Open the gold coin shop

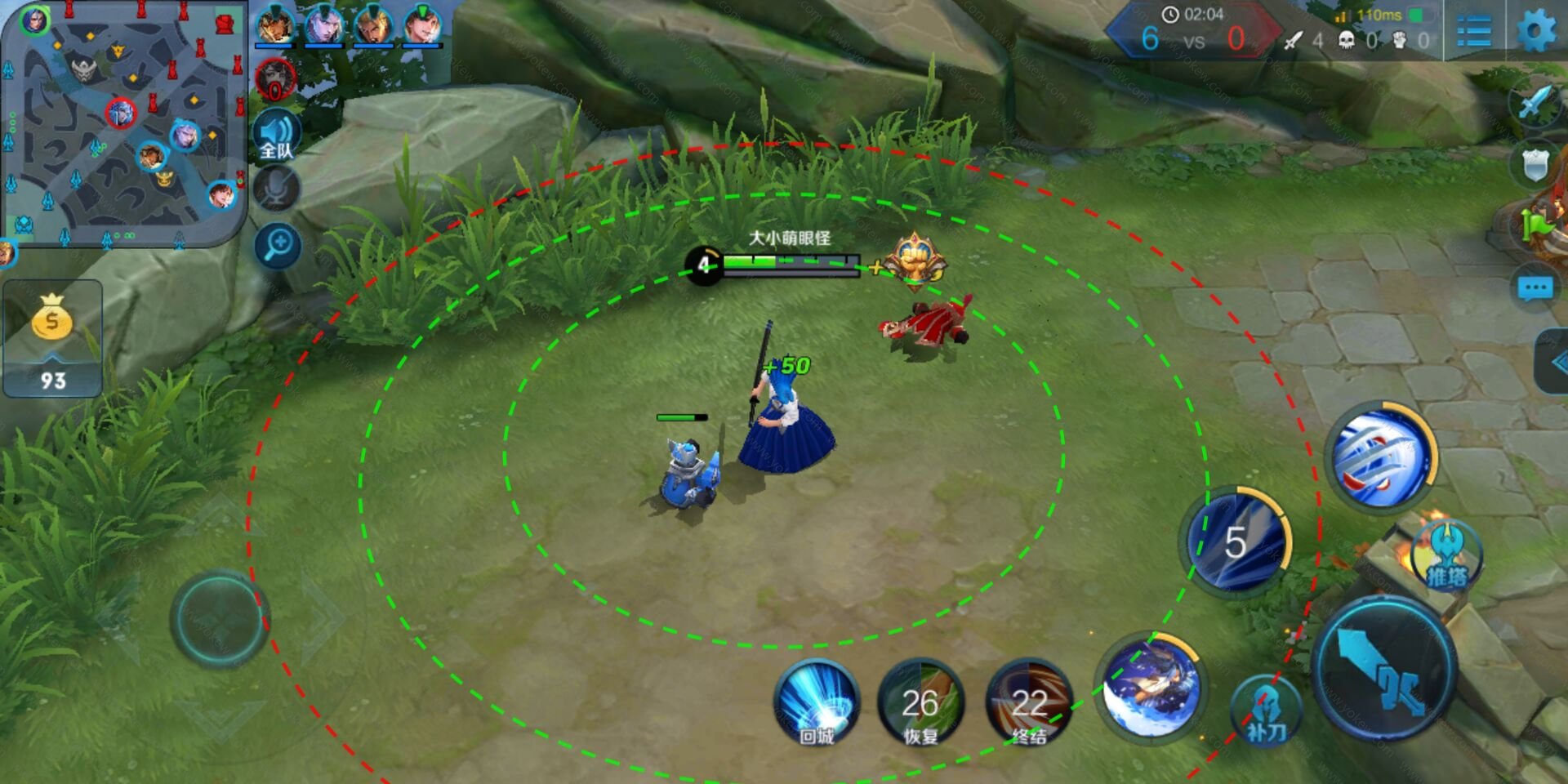(x=52, y=337)
